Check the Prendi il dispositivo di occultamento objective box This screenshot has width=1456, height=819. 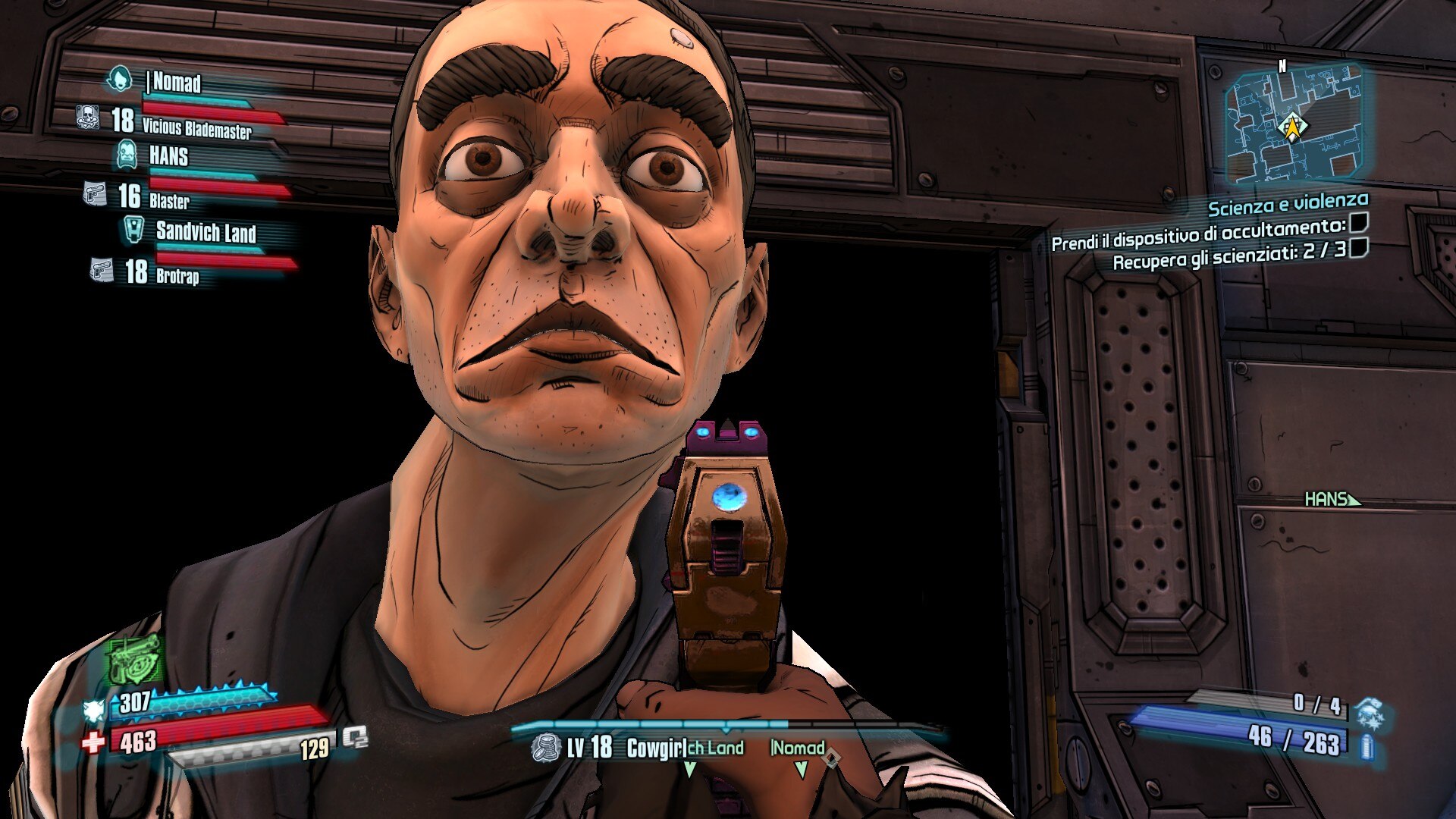[1358, 222]
